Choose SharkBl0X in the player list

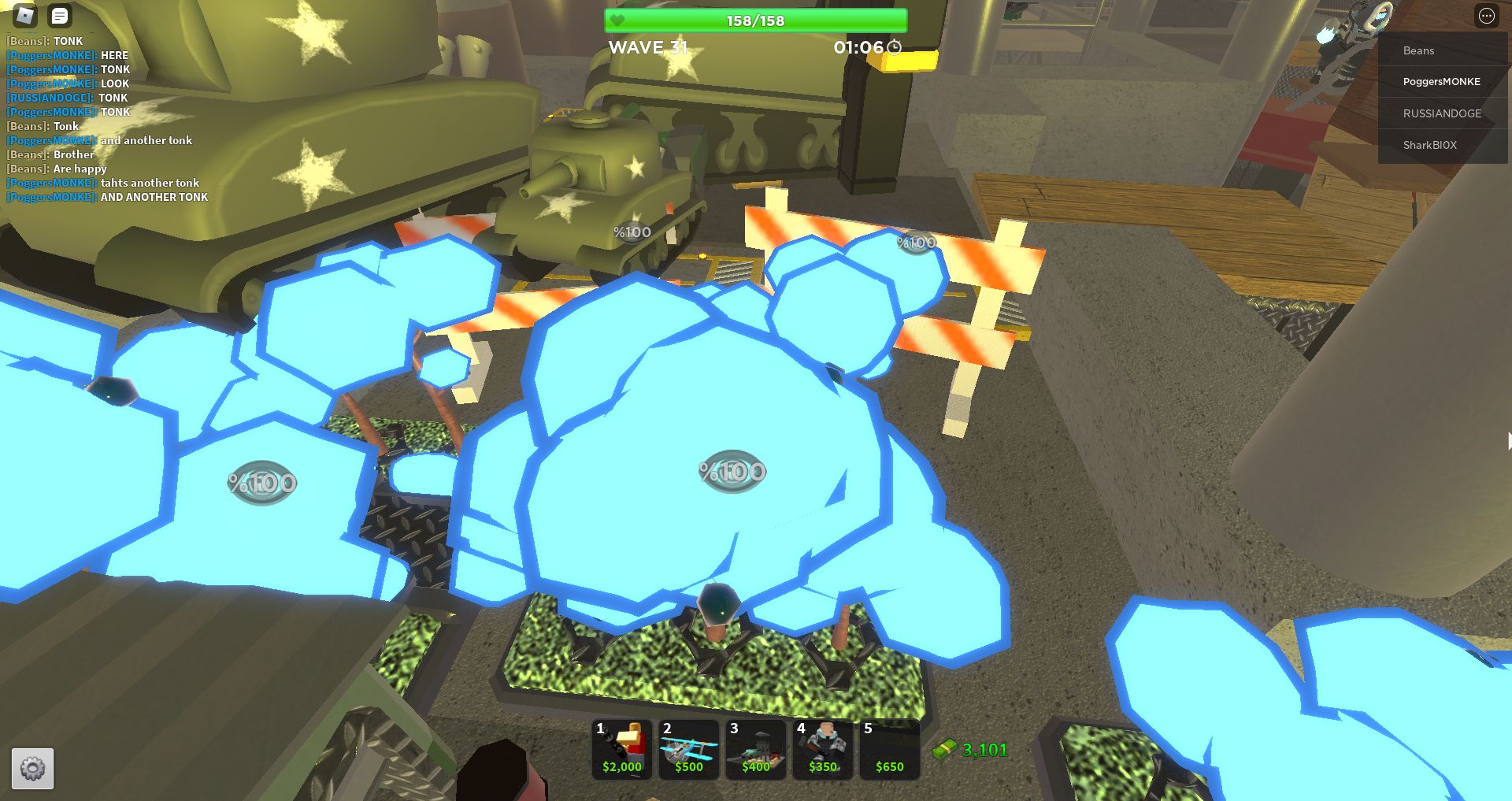tap(1429, 145)
